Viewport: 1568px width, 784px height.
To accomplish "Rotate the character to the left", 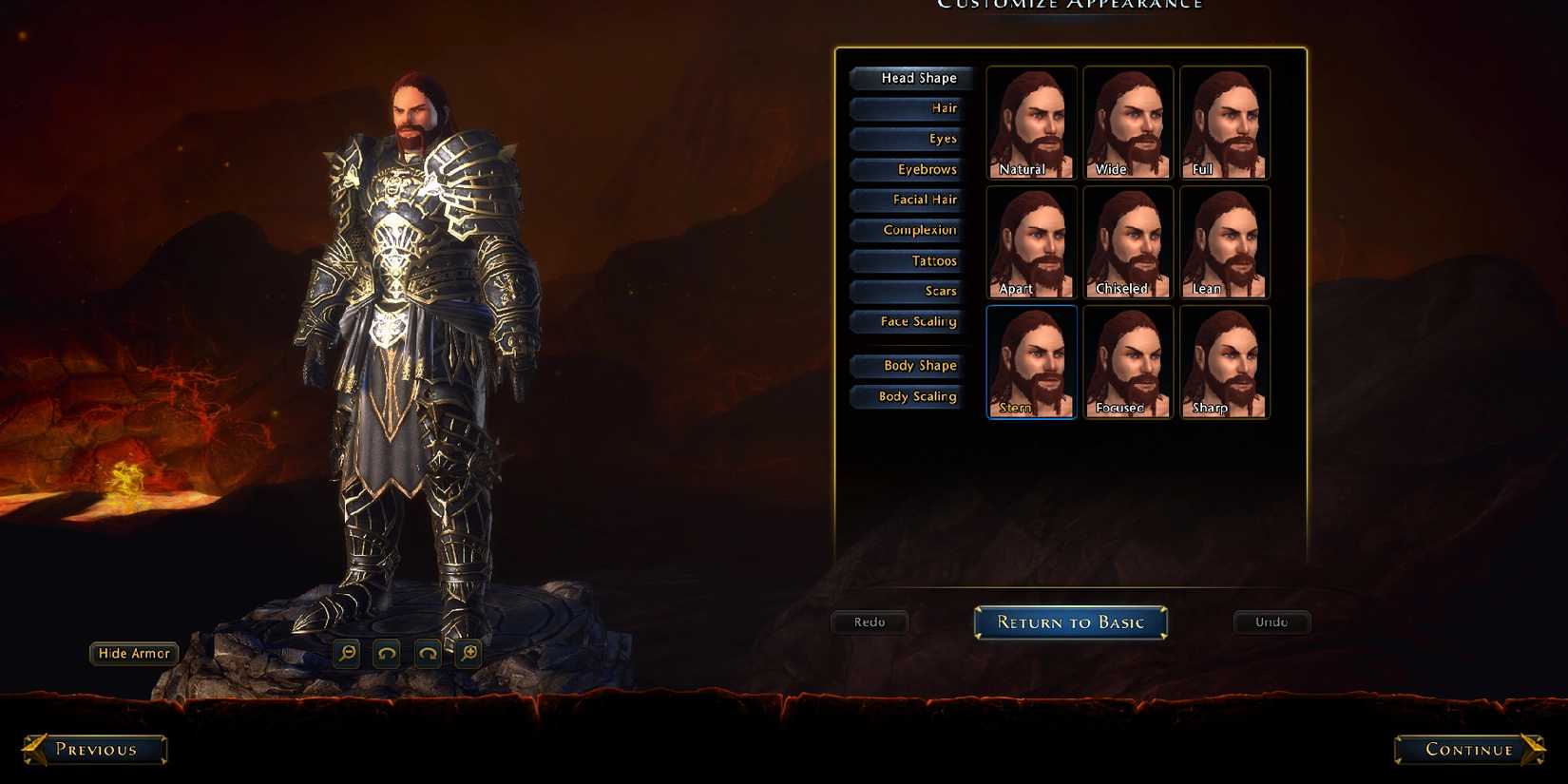I will tap(386, 654).
